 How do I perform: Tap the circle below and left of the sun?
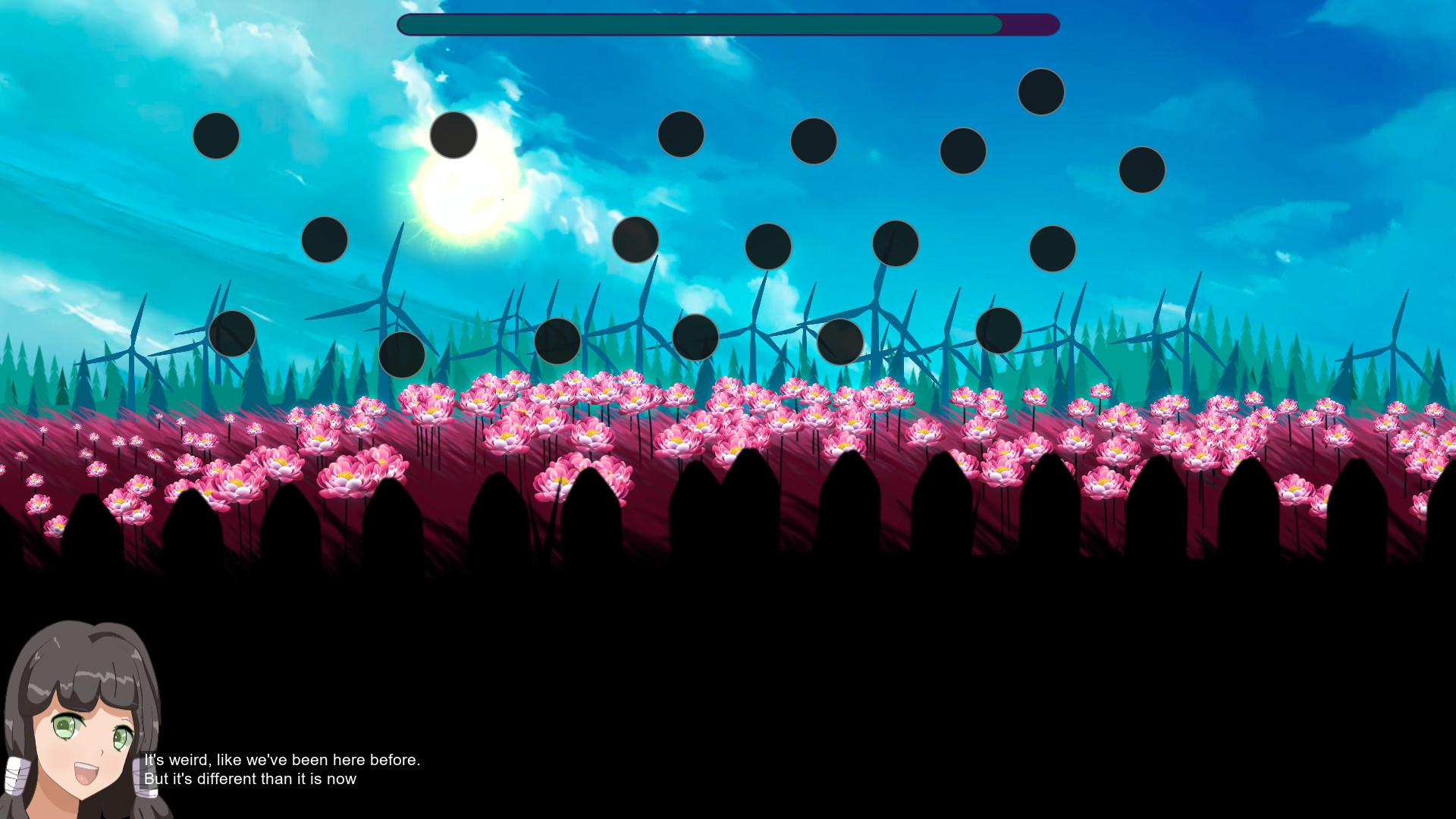(325, 241)
